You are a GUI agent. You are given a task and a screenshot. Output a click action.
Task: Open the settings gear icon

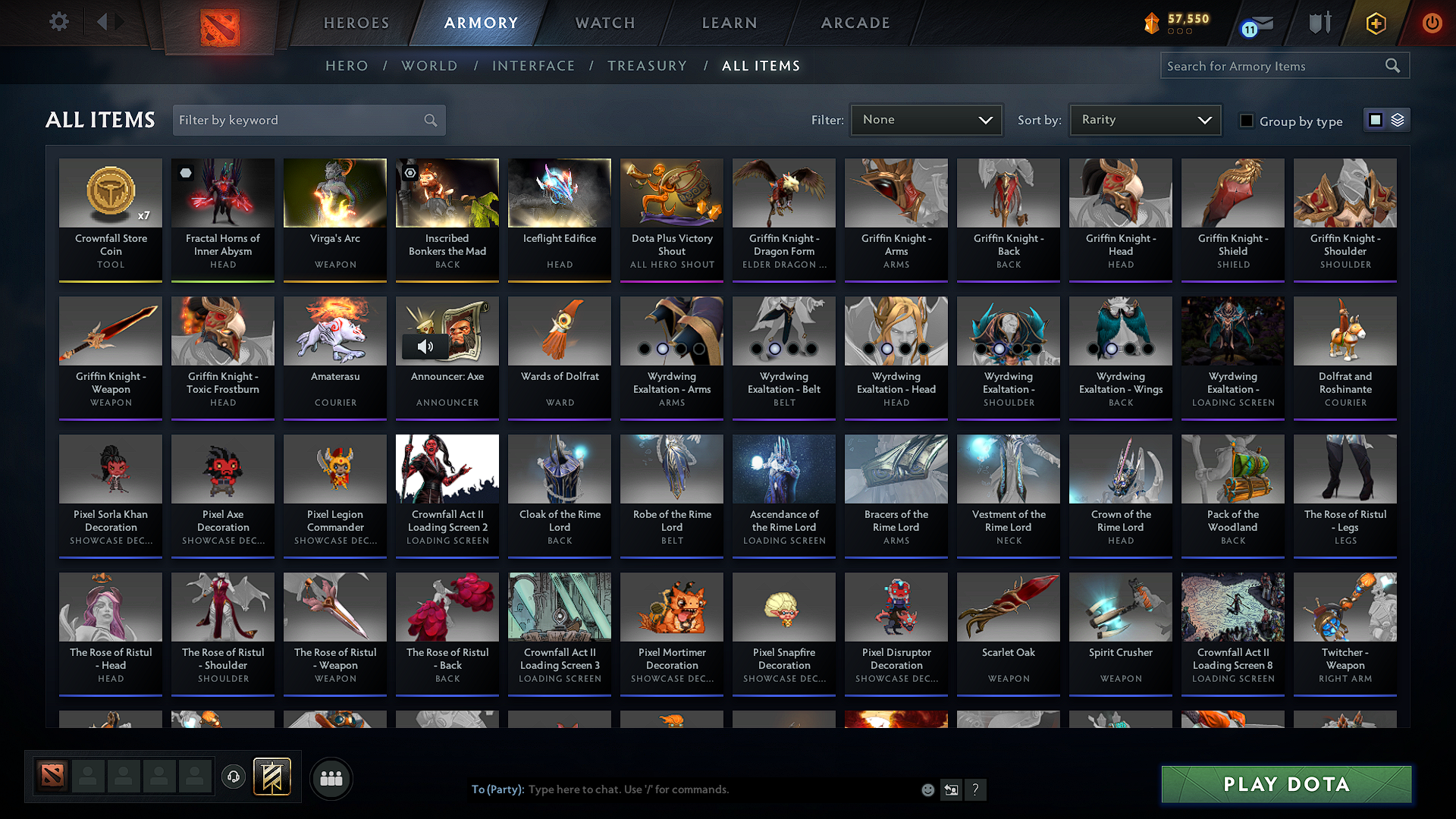[59, 22]
